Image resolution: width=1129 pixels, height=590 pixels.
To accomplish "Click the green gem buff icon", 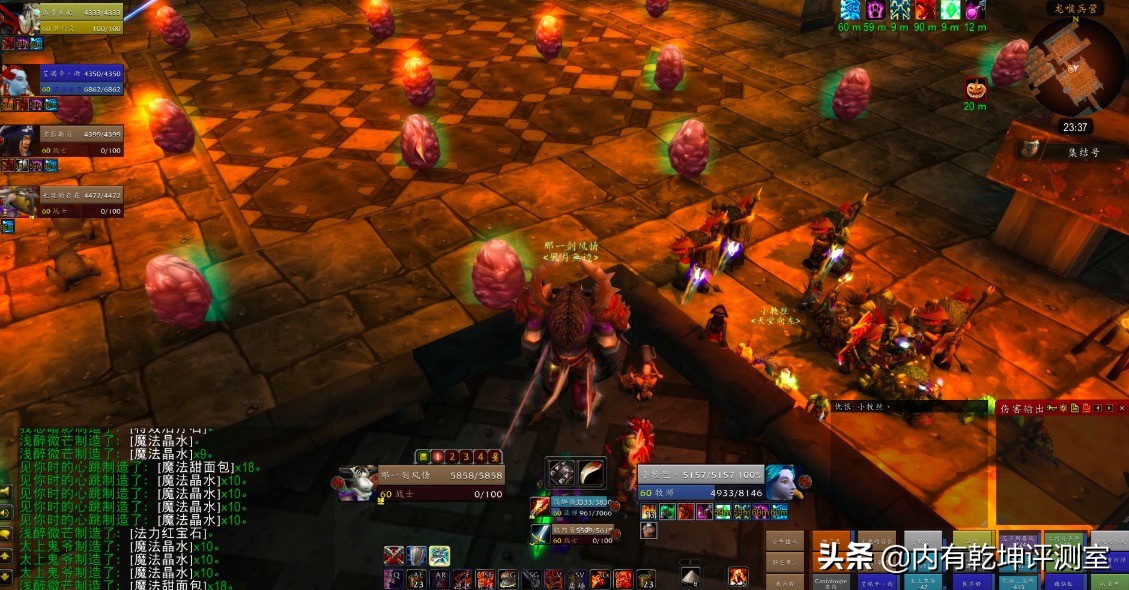I will point(951,11).
